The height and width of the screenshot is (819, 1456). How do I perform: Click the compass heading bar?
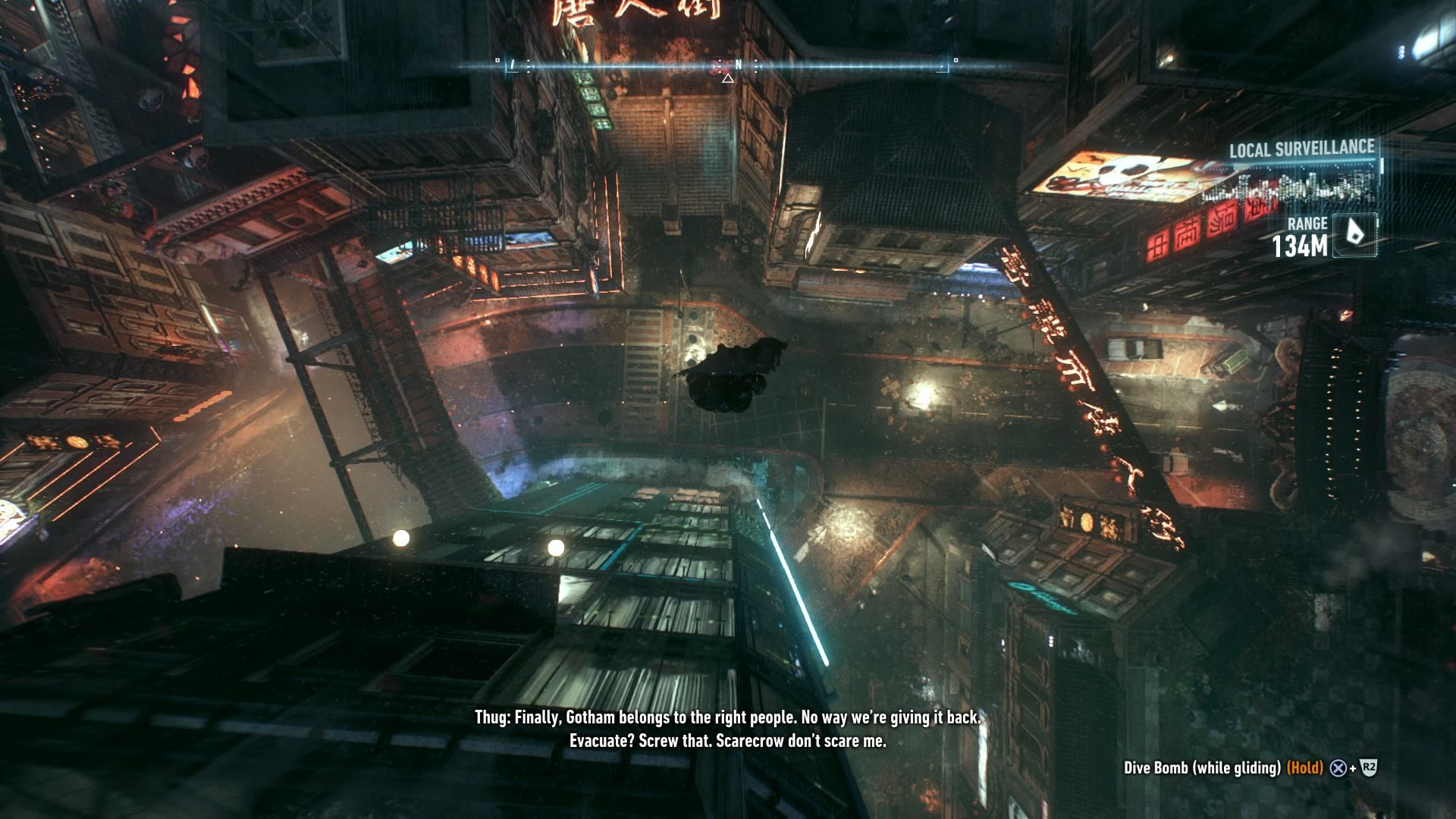(726, 67)
